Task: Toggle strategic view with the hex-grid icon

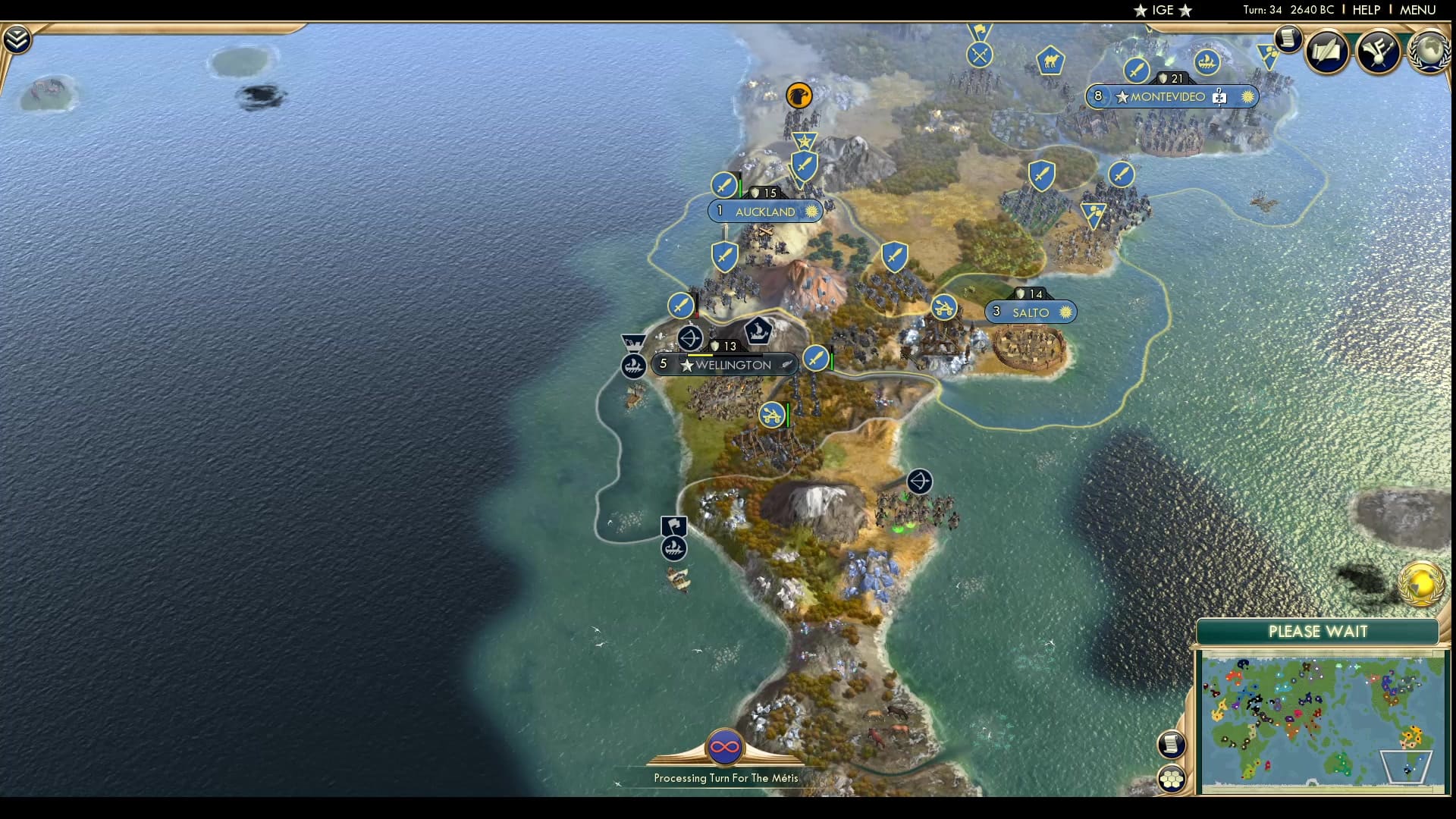Action: [x=1172, y=777]
